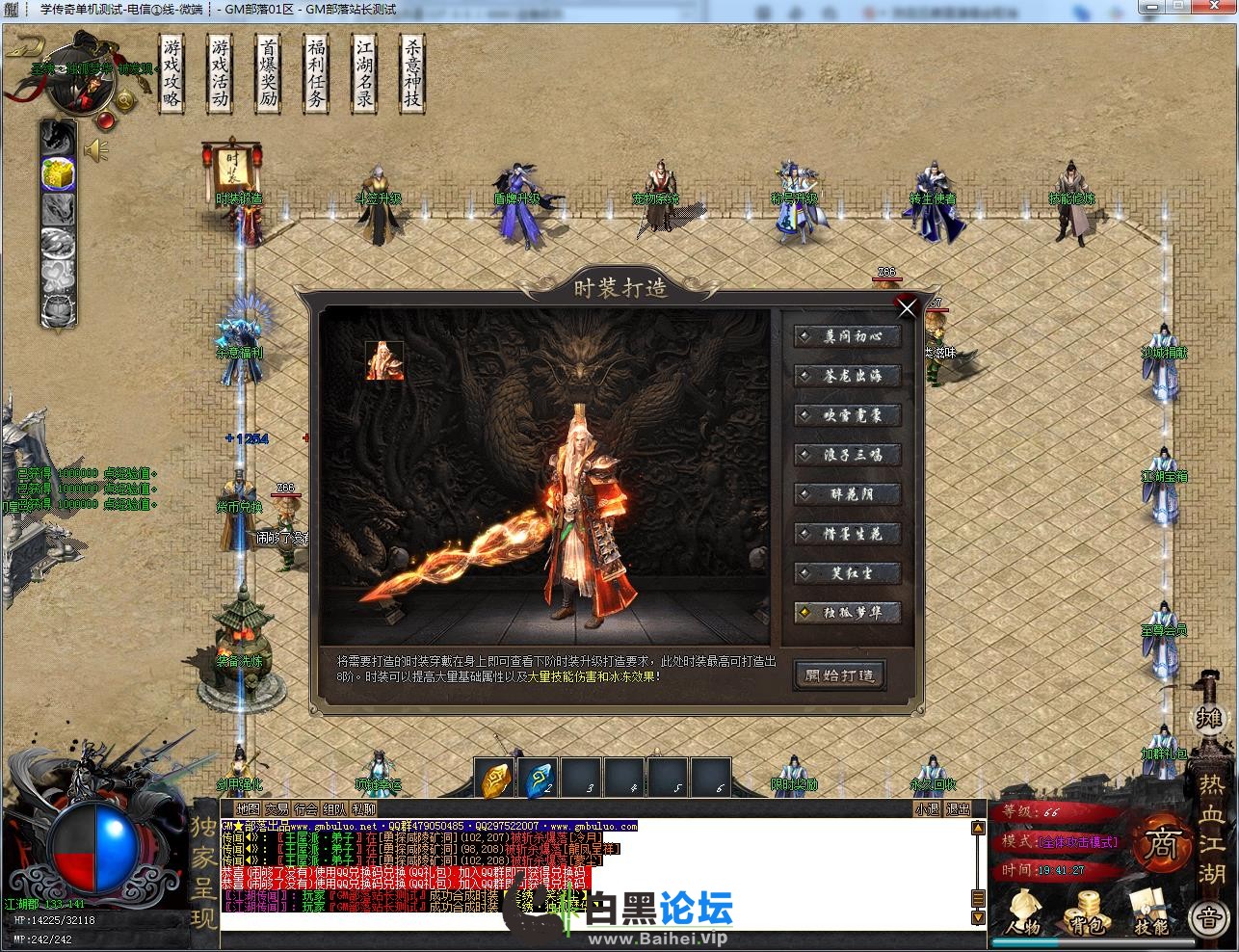Screen dimensions: 1239x952
Task: Switch chat to the 行会 guild tab
Action: pos(306,809)
